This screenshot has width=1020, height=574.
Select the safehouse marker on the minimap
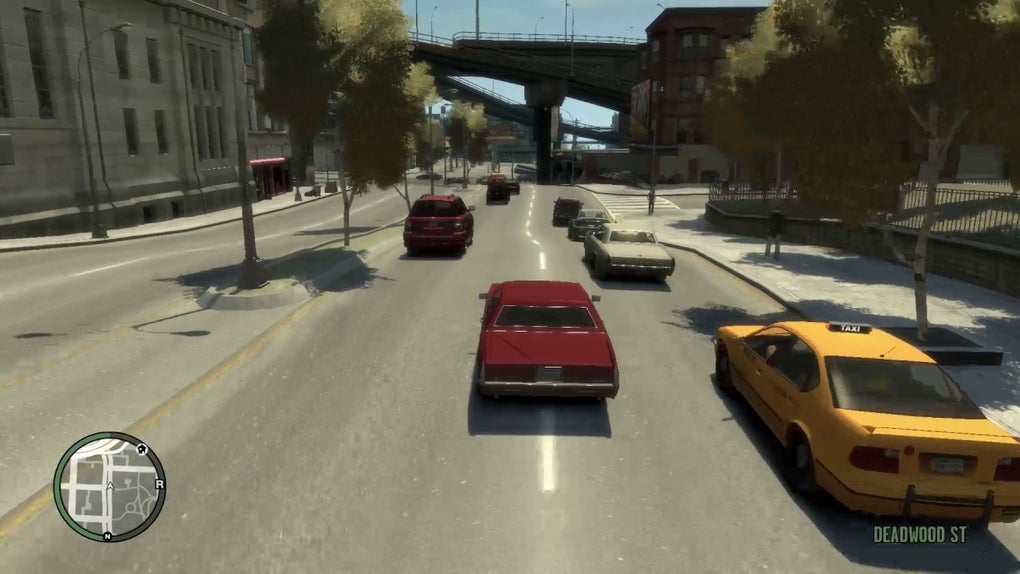pyautogui.click(x=141, y=449)
